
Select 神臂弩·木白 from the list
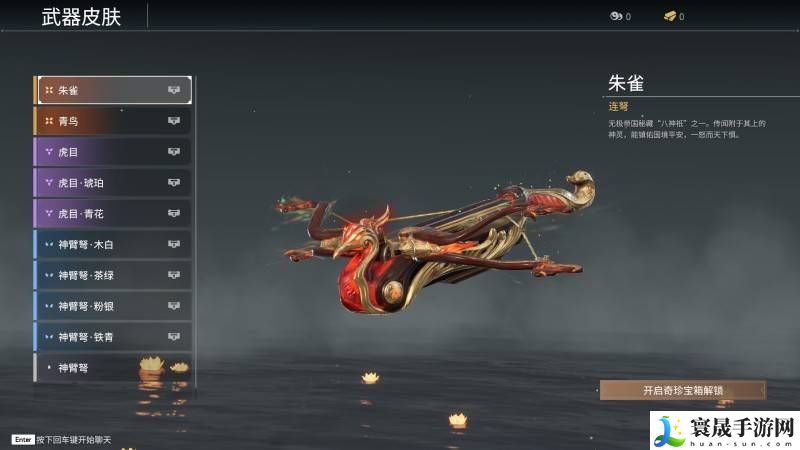point(114,244)
